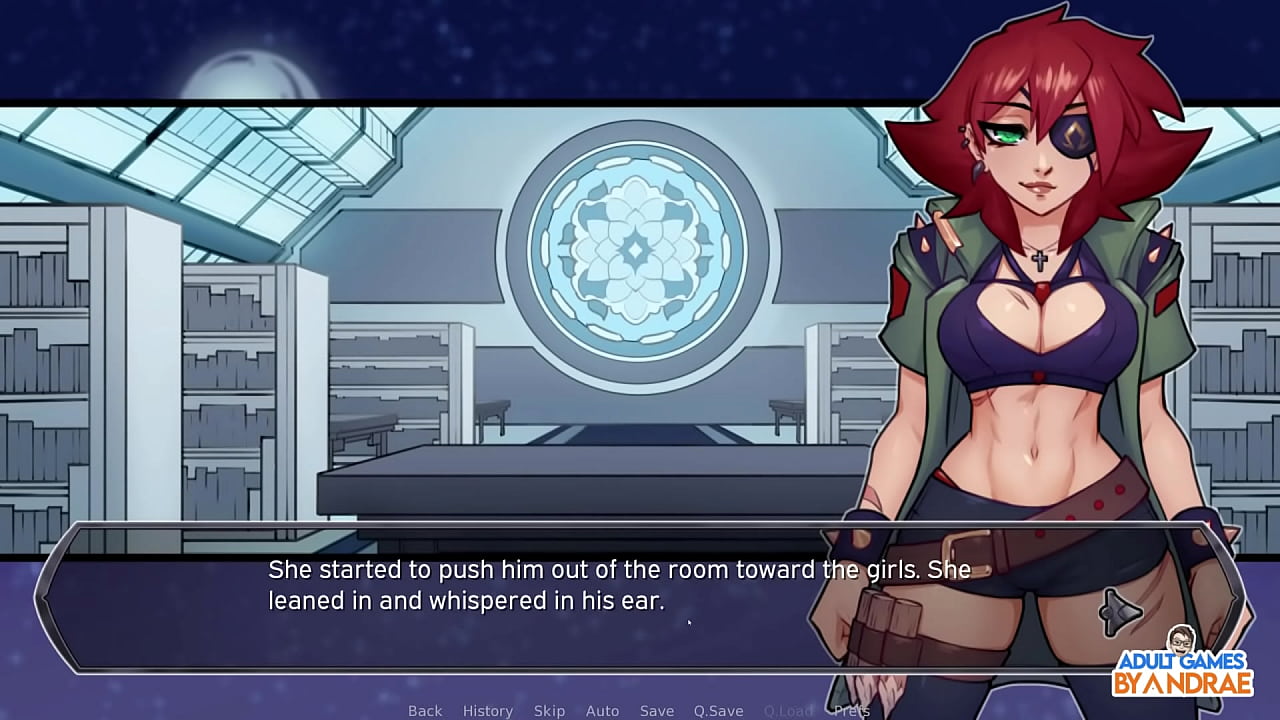Click Back to rewind the dialogue
This screenshot has height=720, width=1280.
point(425,710)
